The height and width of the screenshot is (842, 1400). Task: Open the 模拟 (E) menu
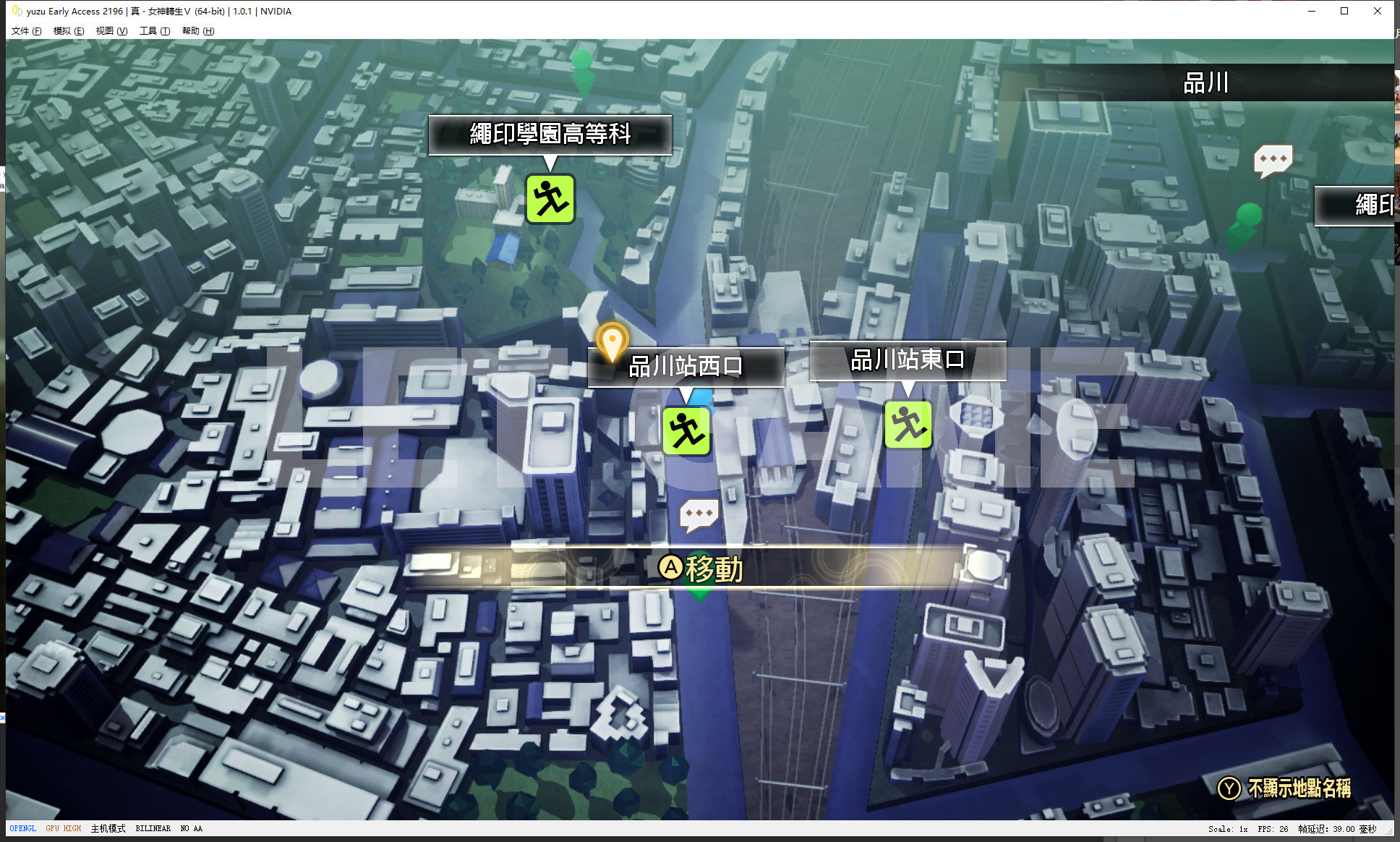[69, 31]
